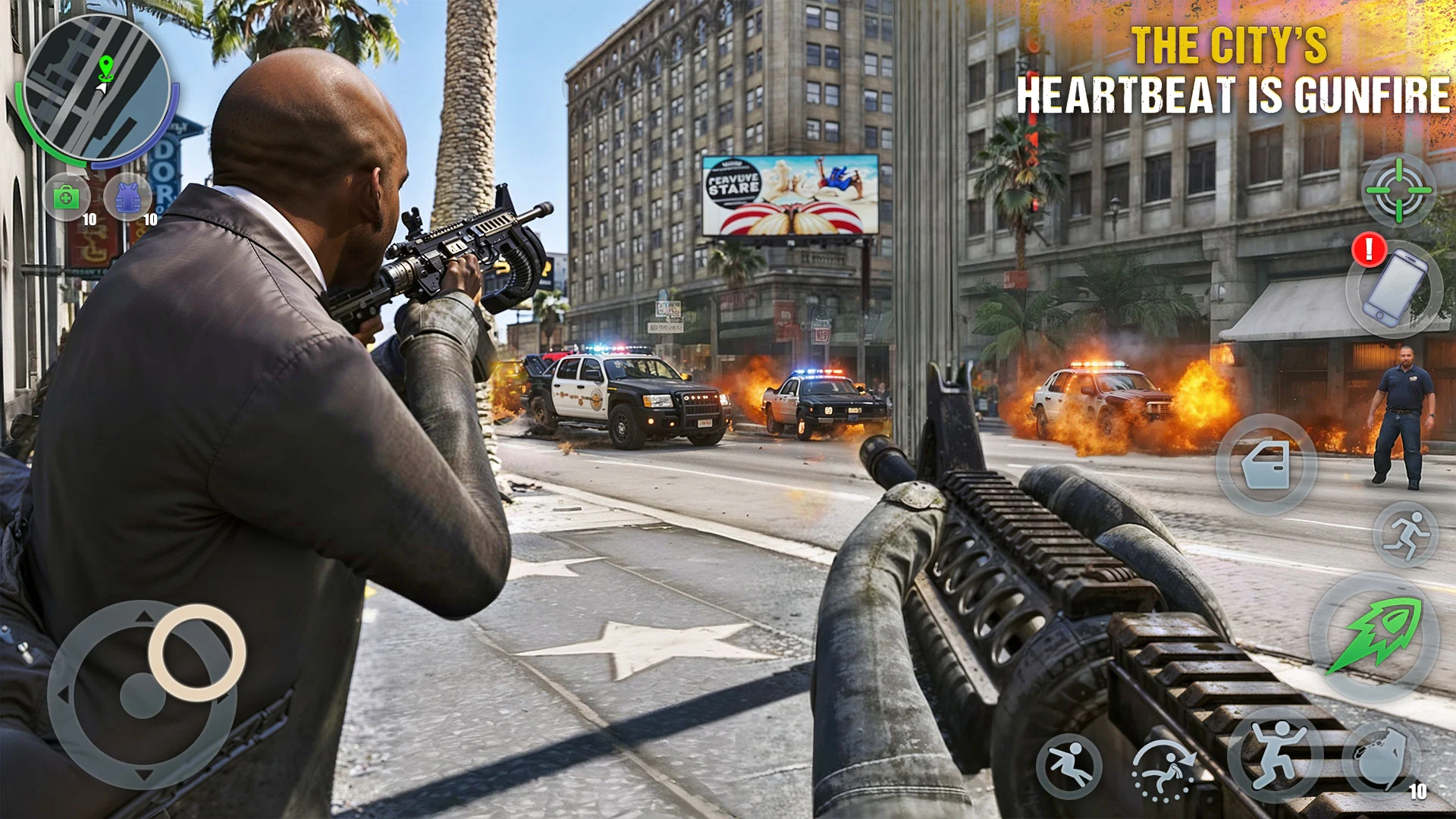Open the phone with alert badge

click(1394, 289)
